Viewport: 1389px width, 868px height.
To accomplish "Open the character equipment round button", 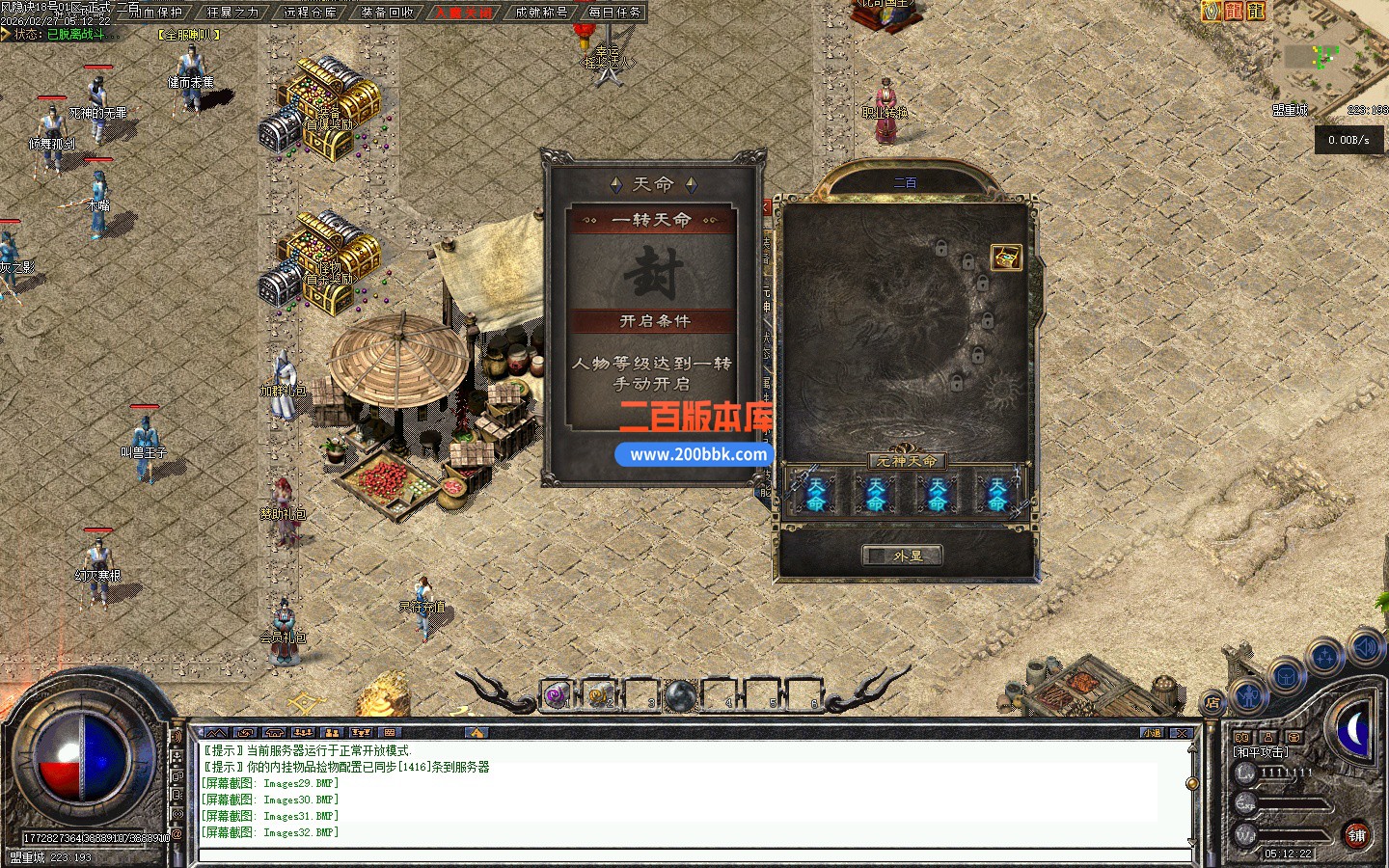I will click(1249, 694).
